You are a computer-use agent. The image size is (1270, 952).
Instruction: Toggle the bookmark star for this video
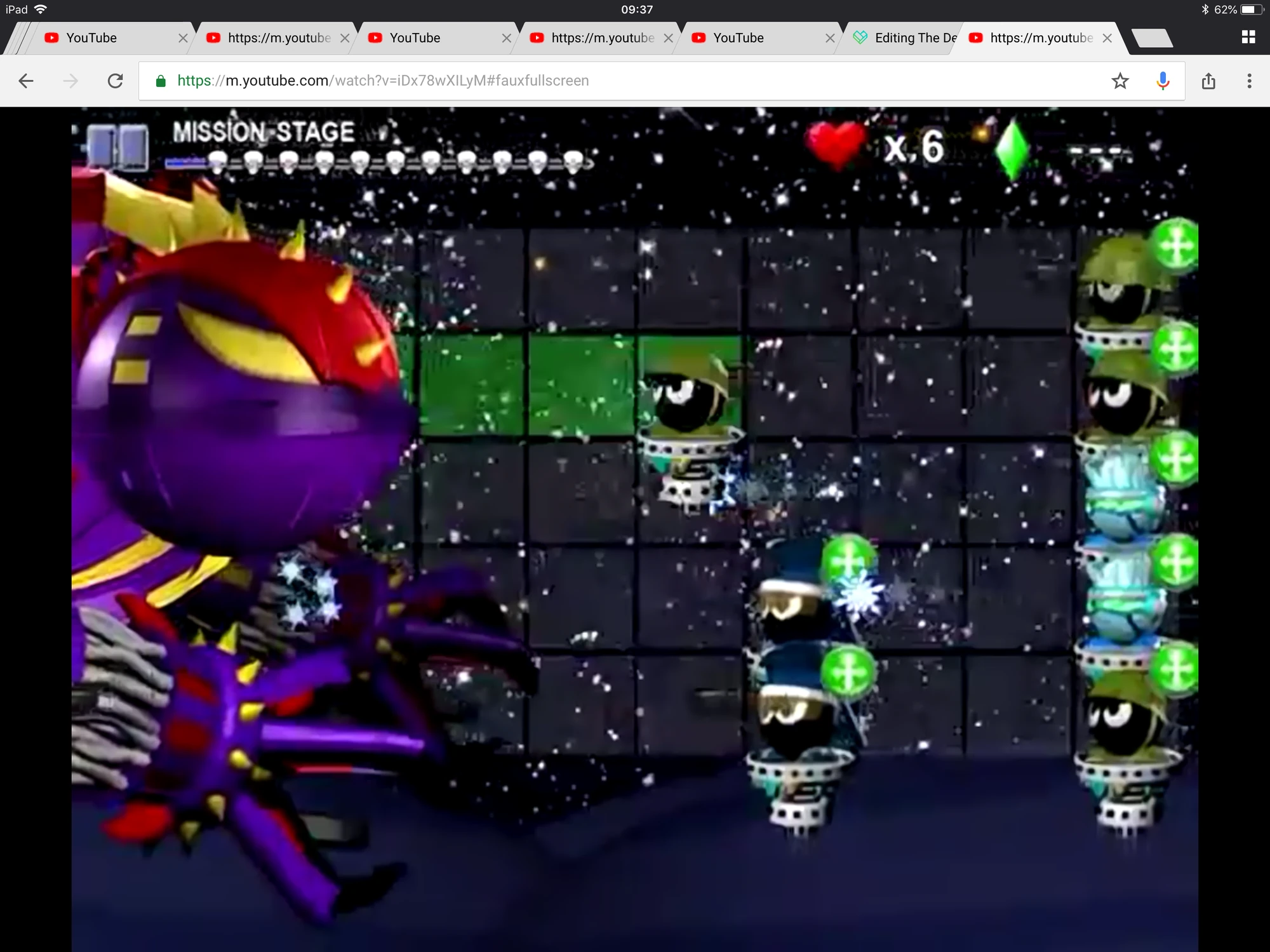tap(1120, 81)
